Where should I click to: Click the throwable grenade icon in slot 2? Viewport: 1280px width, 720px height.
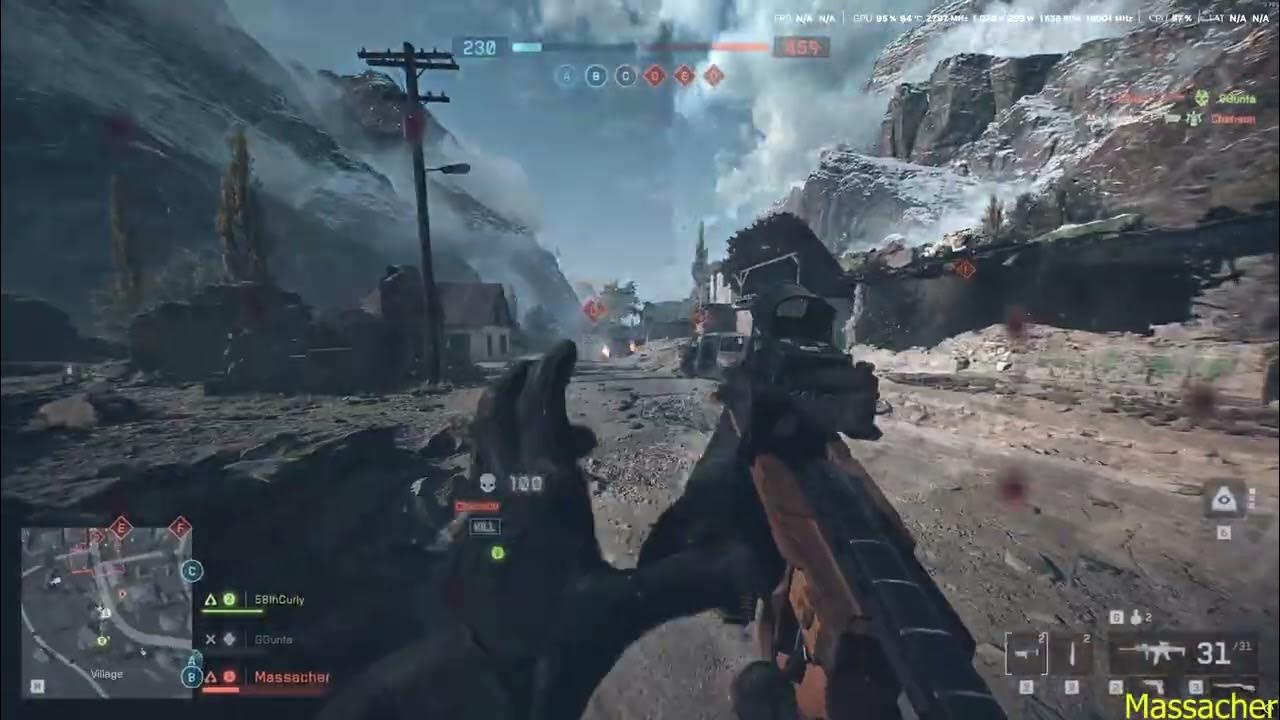[1072, 650]
